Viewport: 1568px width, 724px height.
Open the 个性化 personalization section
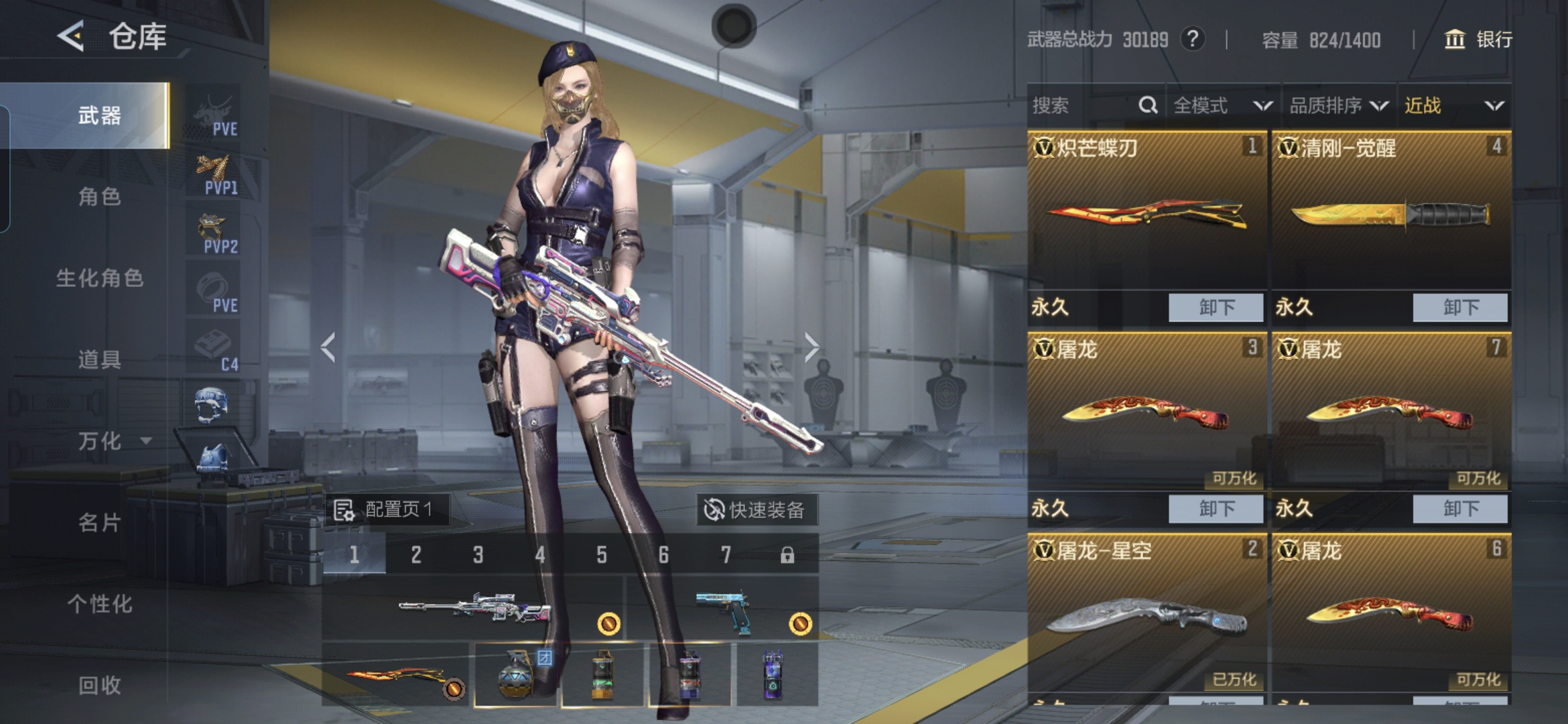click(99, 604)
